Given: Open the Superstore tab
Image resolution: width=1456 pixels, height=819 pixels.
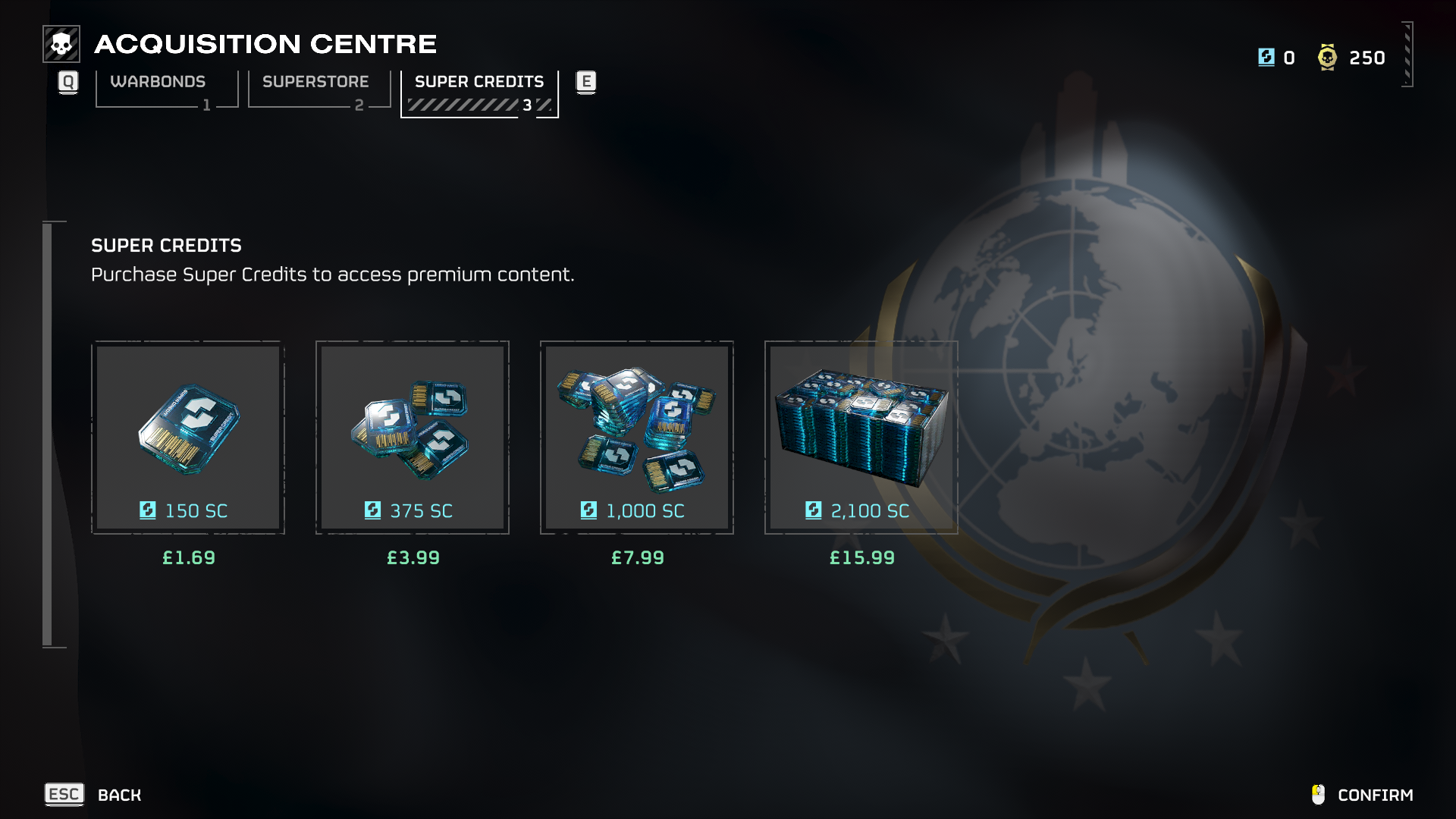Looking at the screenshot, I should [318, 88].
